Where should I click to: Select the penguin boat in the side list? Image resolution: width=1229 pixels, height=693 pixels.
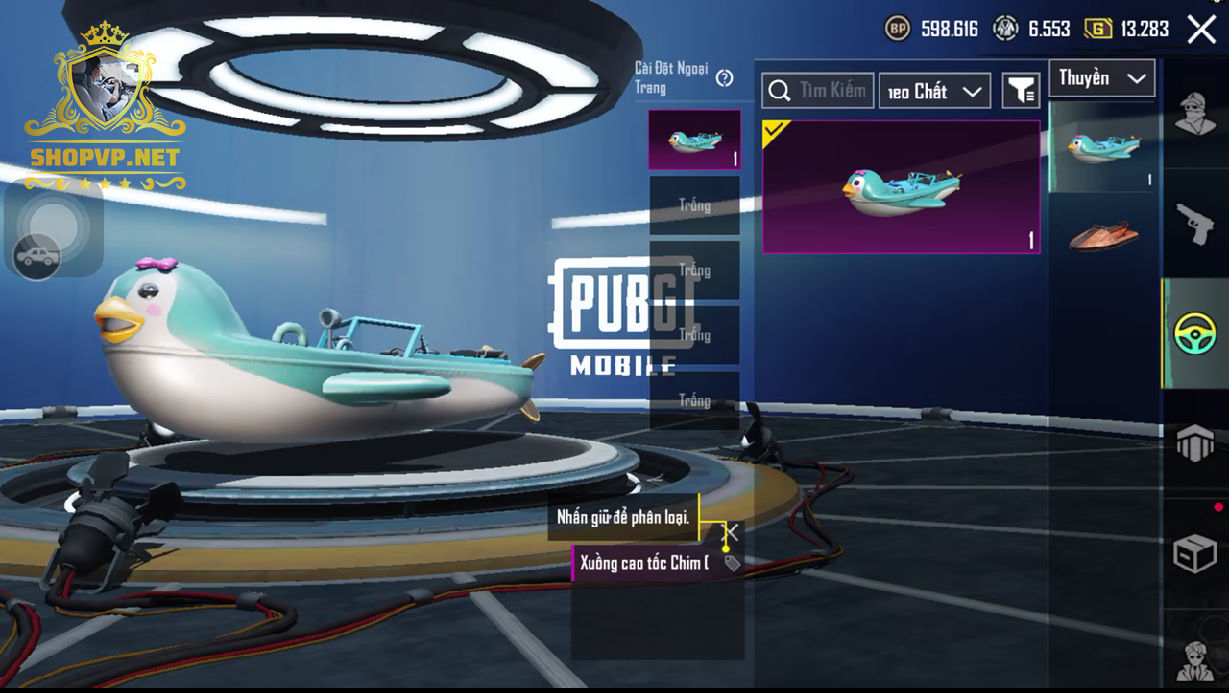[x=1104, y=149]
